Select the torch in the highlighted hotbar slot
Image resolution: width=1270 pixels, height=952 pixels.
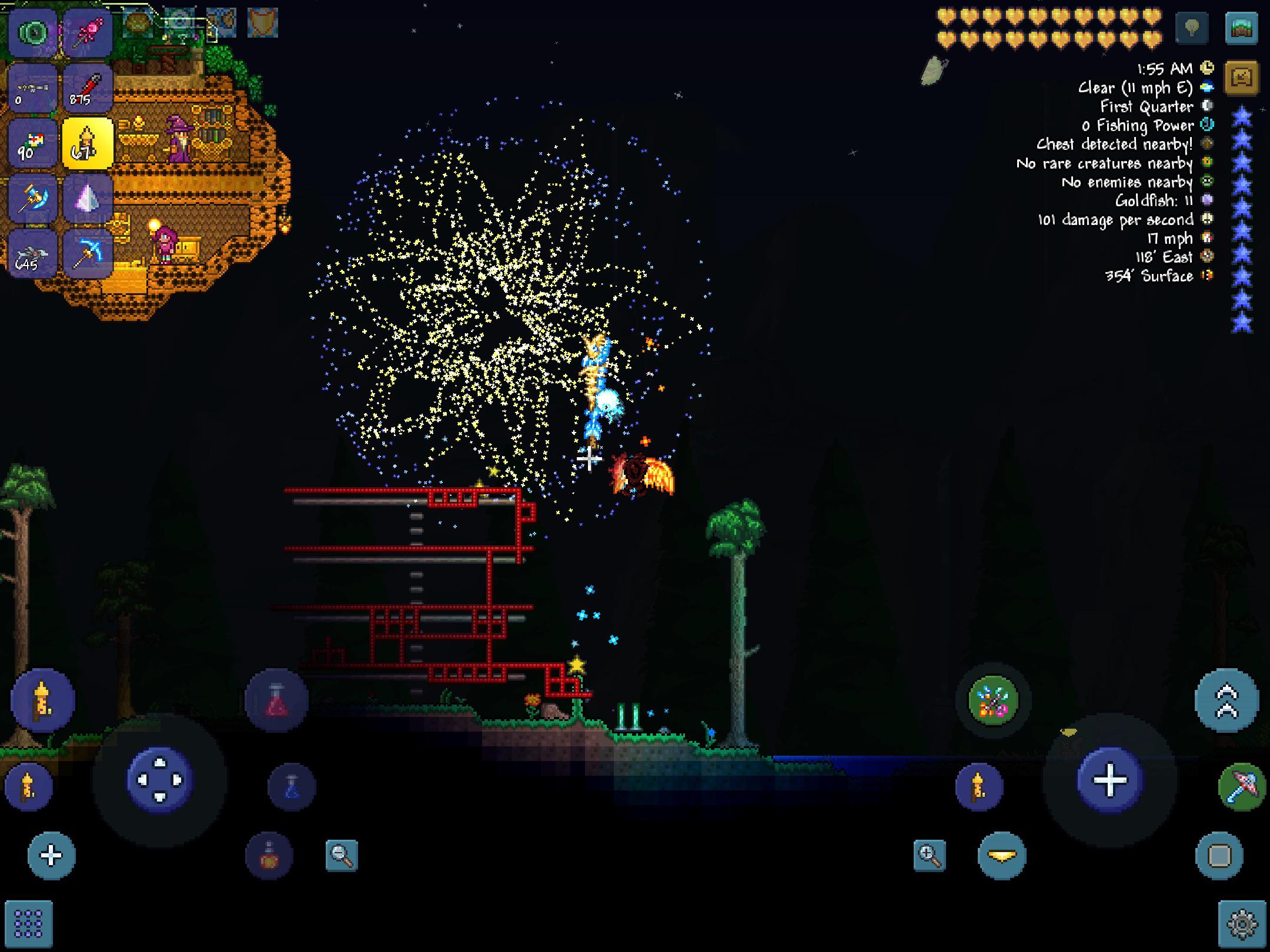[x=88, y=141]
